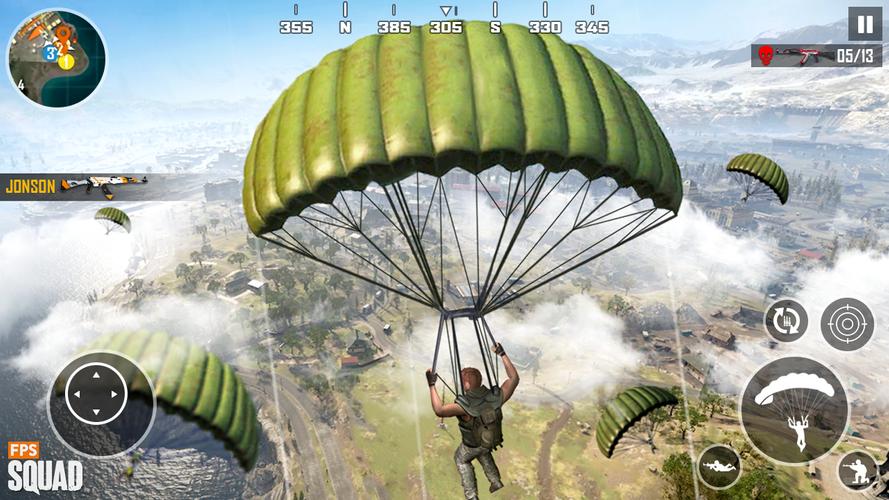Tap the weapon reload swap icon
Image resolution: width=889 pixels, height=500 pixels.
[786, 321]
